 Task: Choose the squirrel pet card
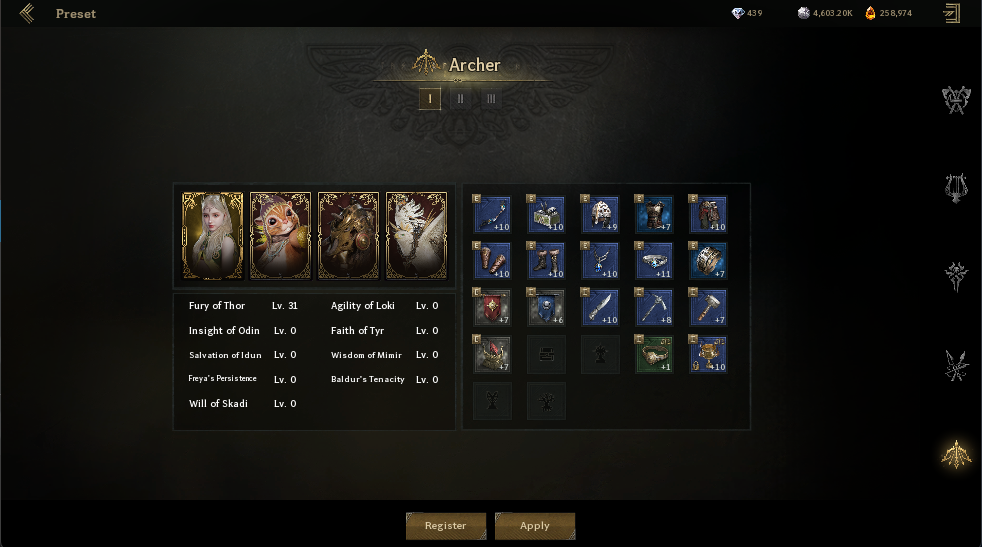point(280,236)
